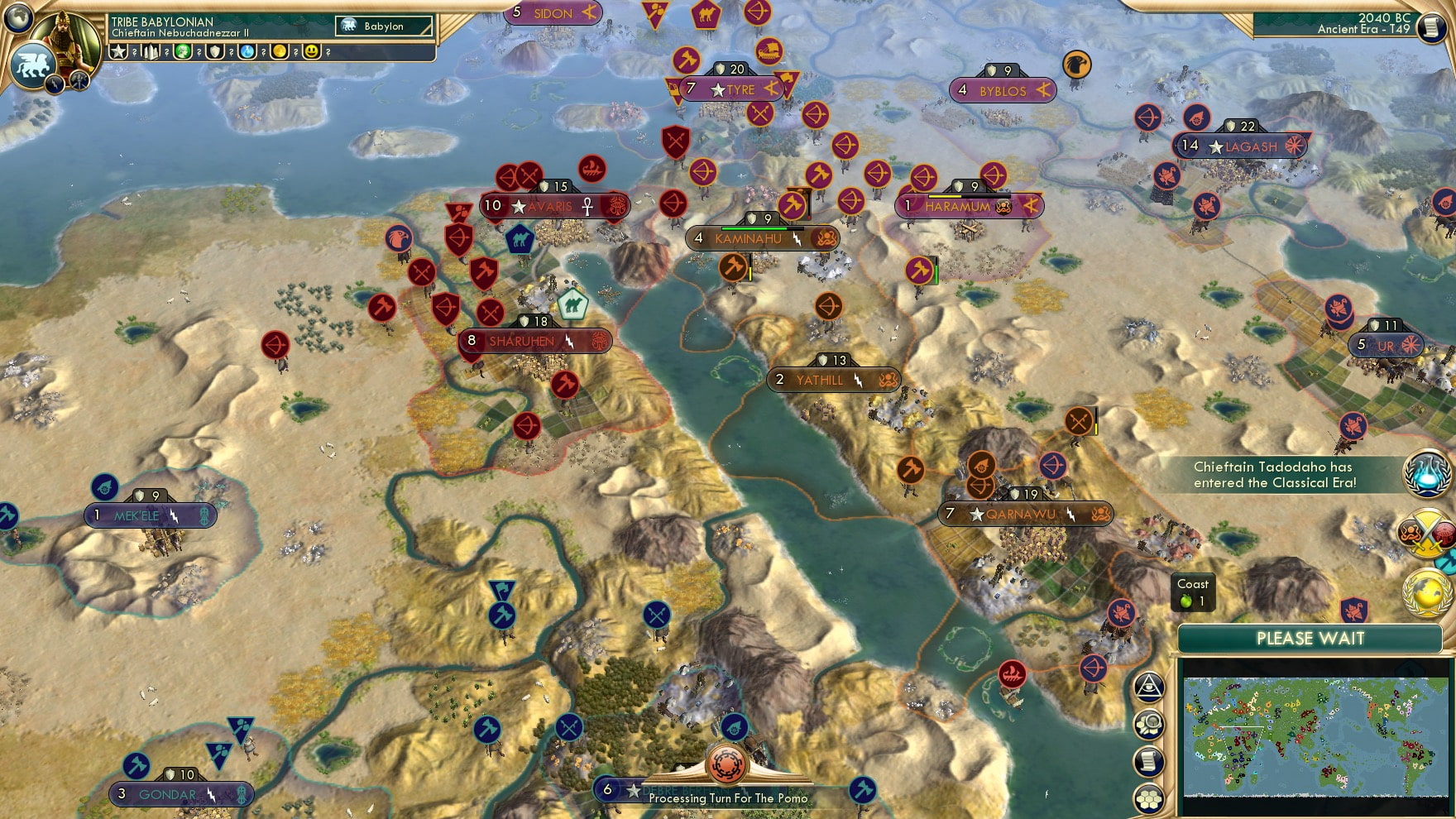The width and height of the screenshot is (1456, 819).
Task: Toggle the eye-in-triangle strategic view button
Action: (1150, 687)
